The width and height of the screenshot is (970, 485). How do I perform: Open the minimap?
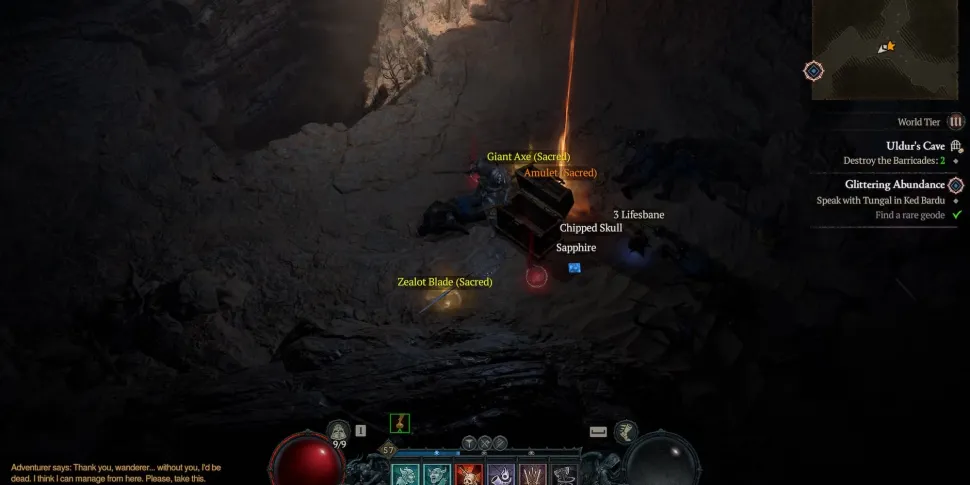[890, 48]
